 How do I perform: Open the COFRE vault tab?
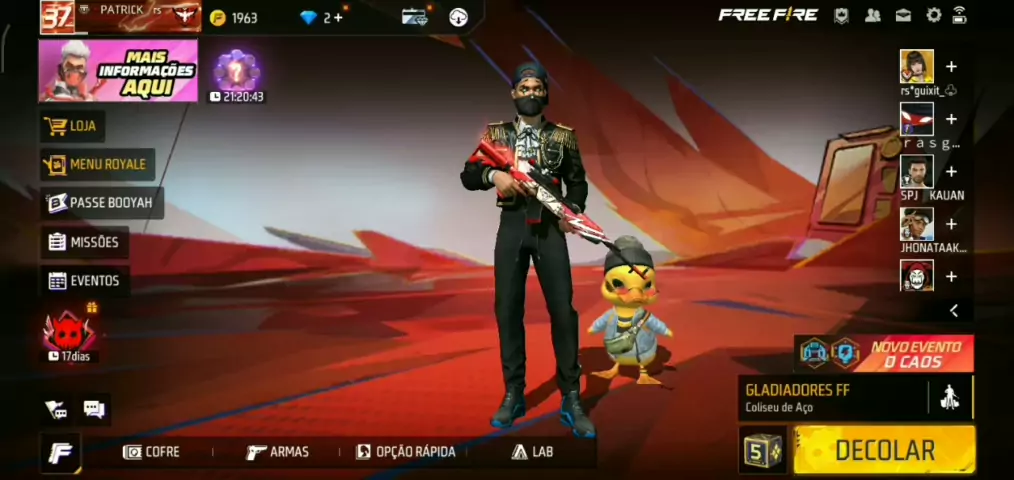152,452
